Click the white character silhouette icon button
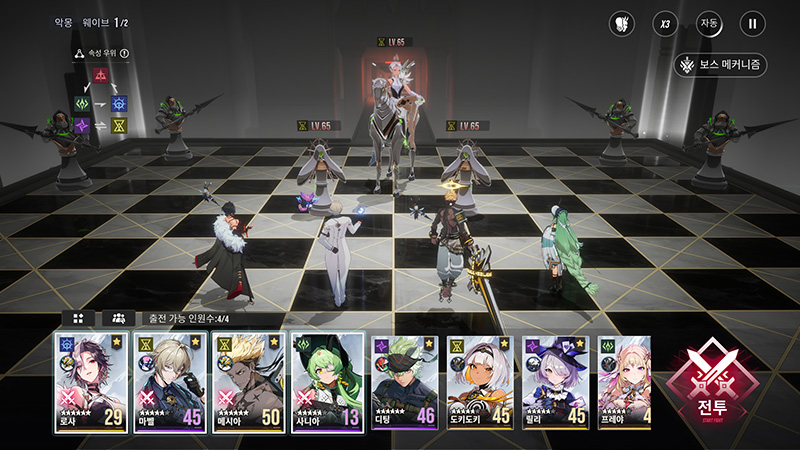 [621, 23]
